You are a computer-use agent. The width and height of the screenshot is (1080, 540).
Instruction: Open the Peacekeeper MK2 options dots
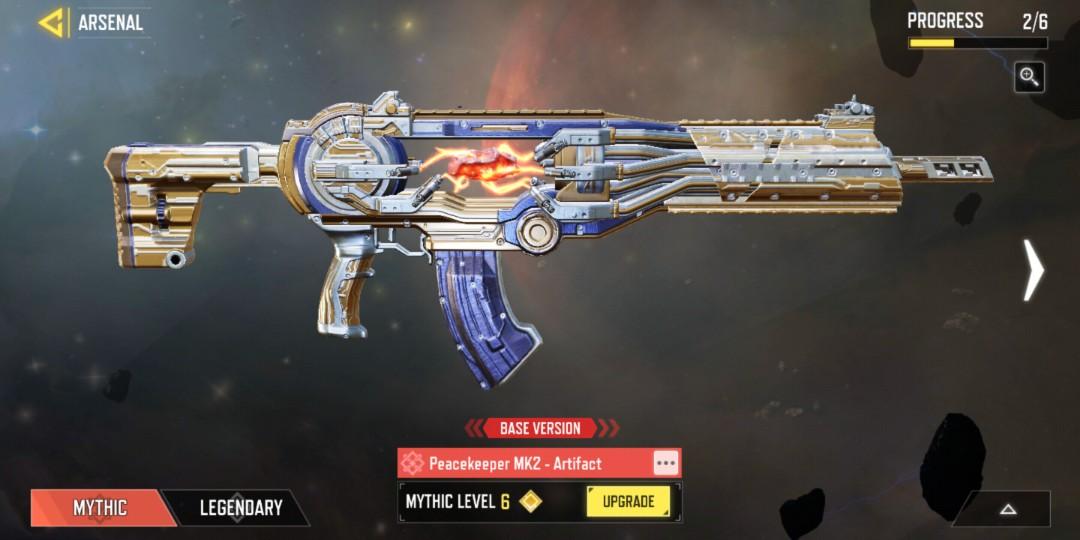pos(666,463)
